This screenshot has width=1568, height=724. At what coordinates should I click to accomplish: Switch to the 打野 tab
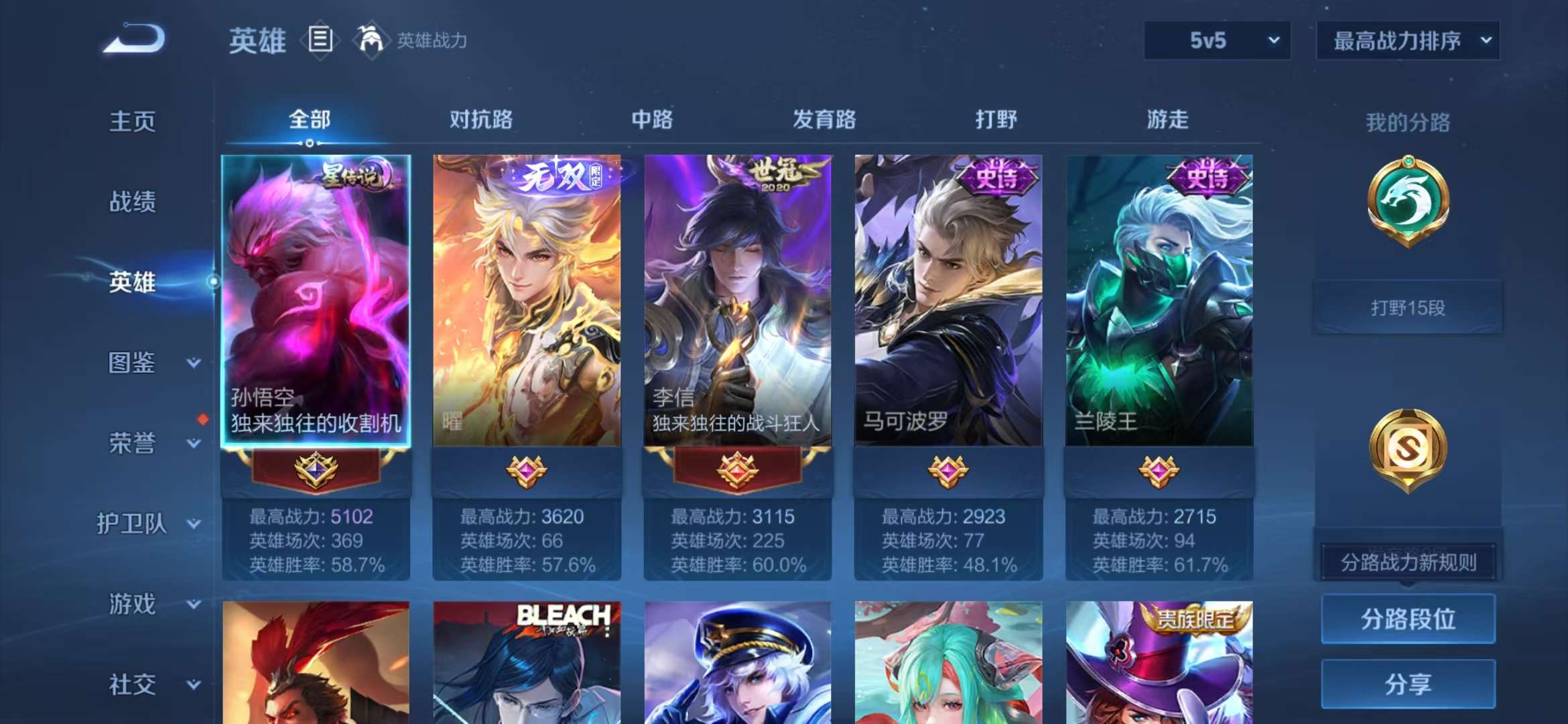tap(997, 121)
